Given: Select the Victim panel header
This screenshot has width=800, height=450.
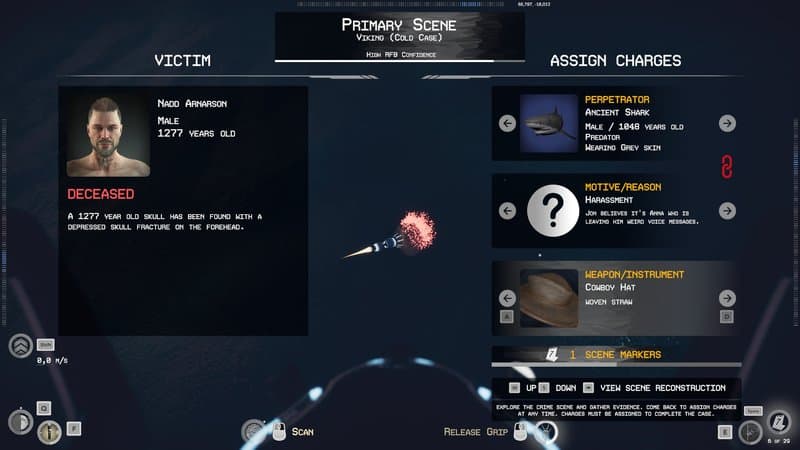Looking at the screenshot, I should pyautogui.click(x=182, y=61).
